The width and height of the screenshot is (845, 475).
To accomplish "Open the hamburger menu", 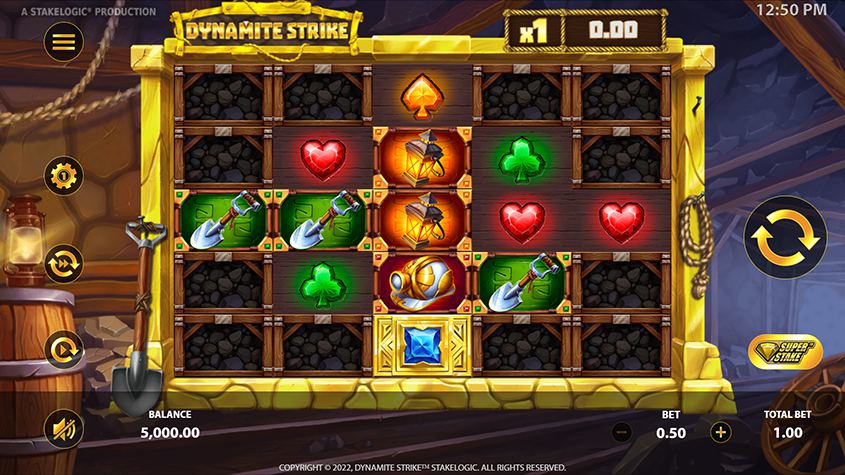I will (x=64, y=41).
